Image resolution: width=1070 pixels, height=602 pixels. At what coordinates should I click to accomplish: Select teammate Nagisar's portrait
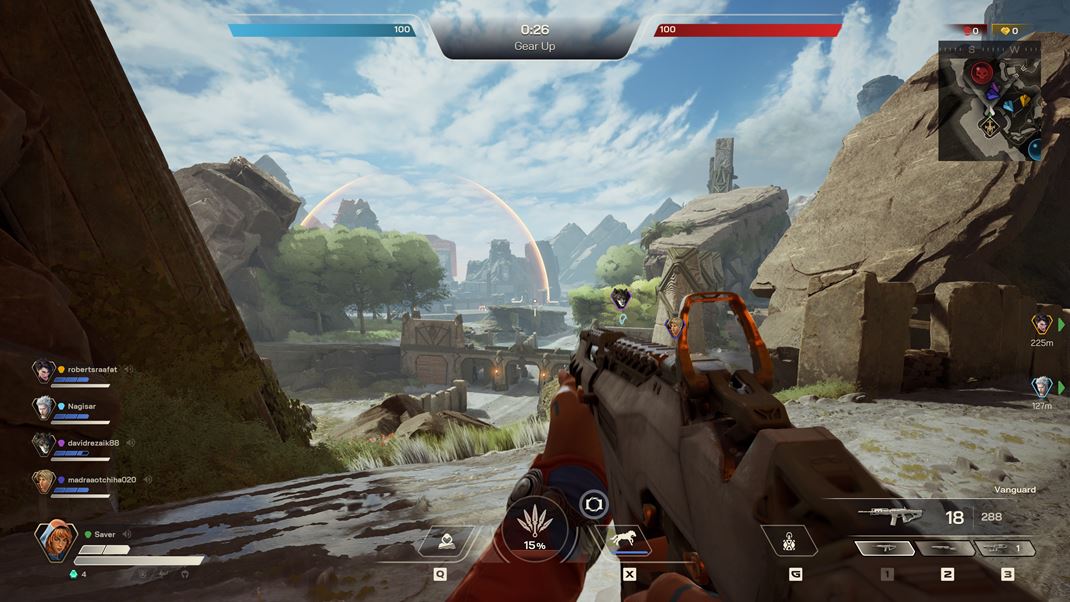tap(43, 409)
